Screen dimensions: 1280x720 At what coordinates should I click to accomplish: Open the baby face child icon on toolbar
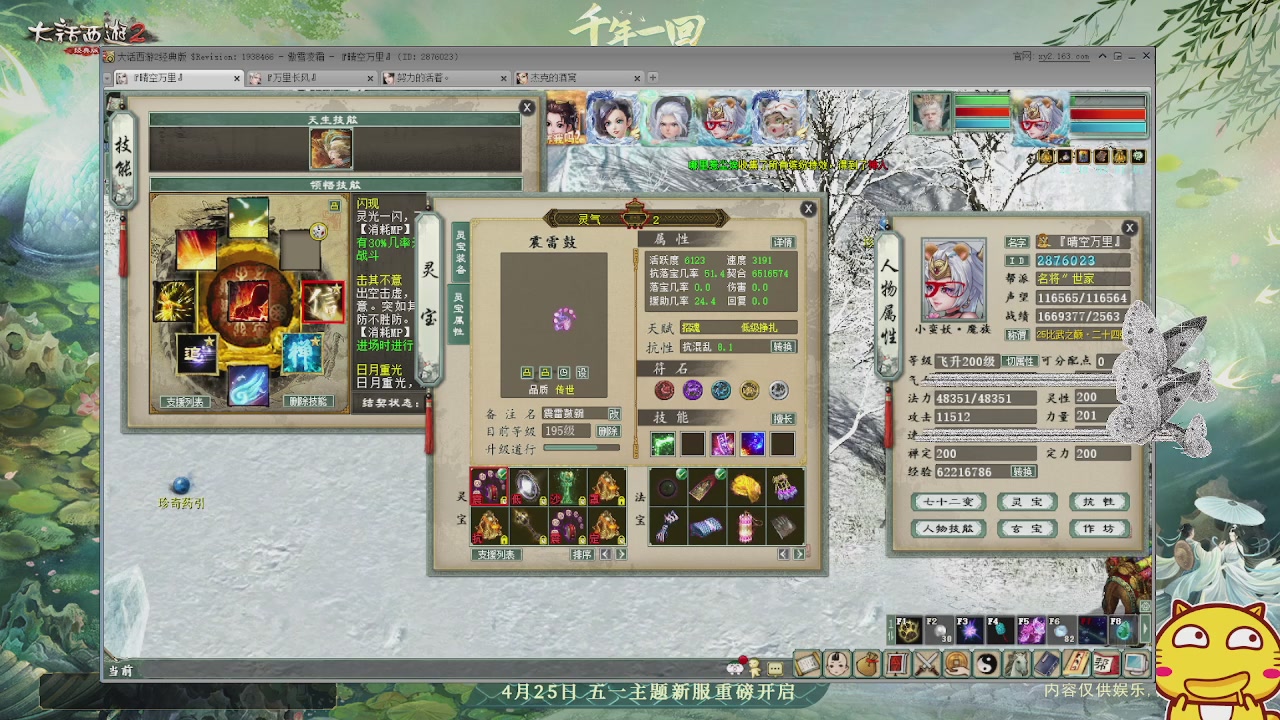tap(837, 664)
